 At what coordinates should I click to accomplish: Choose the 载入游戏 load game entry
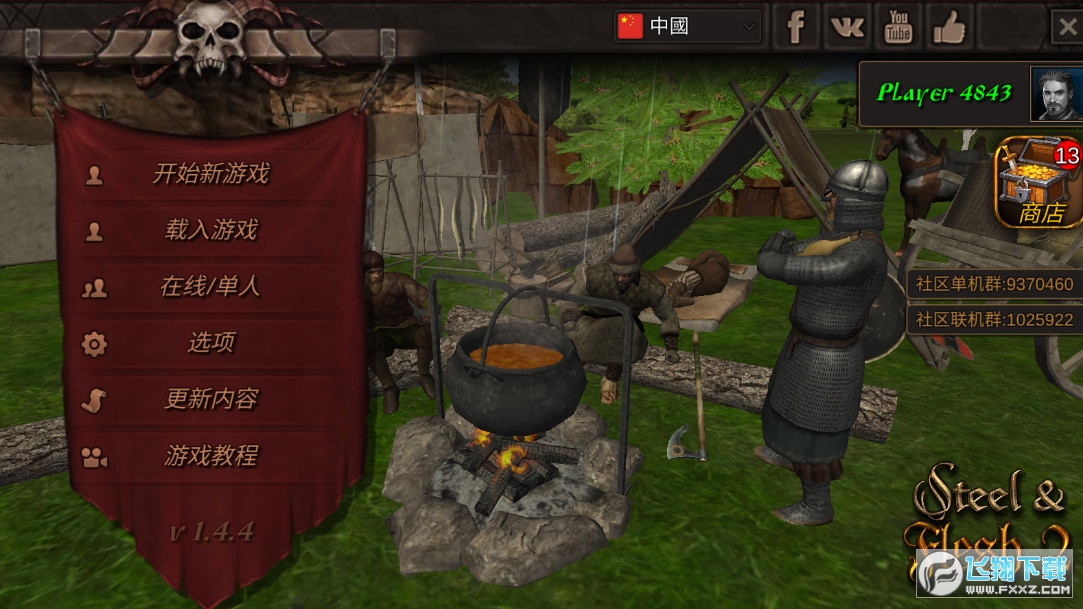[210, 230]
